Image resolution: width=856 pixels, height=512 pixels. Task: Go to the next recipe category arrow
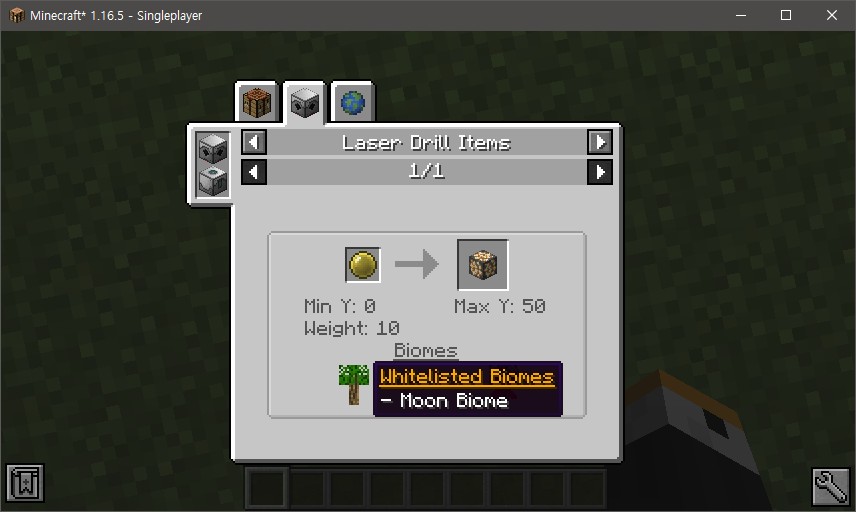599,142
